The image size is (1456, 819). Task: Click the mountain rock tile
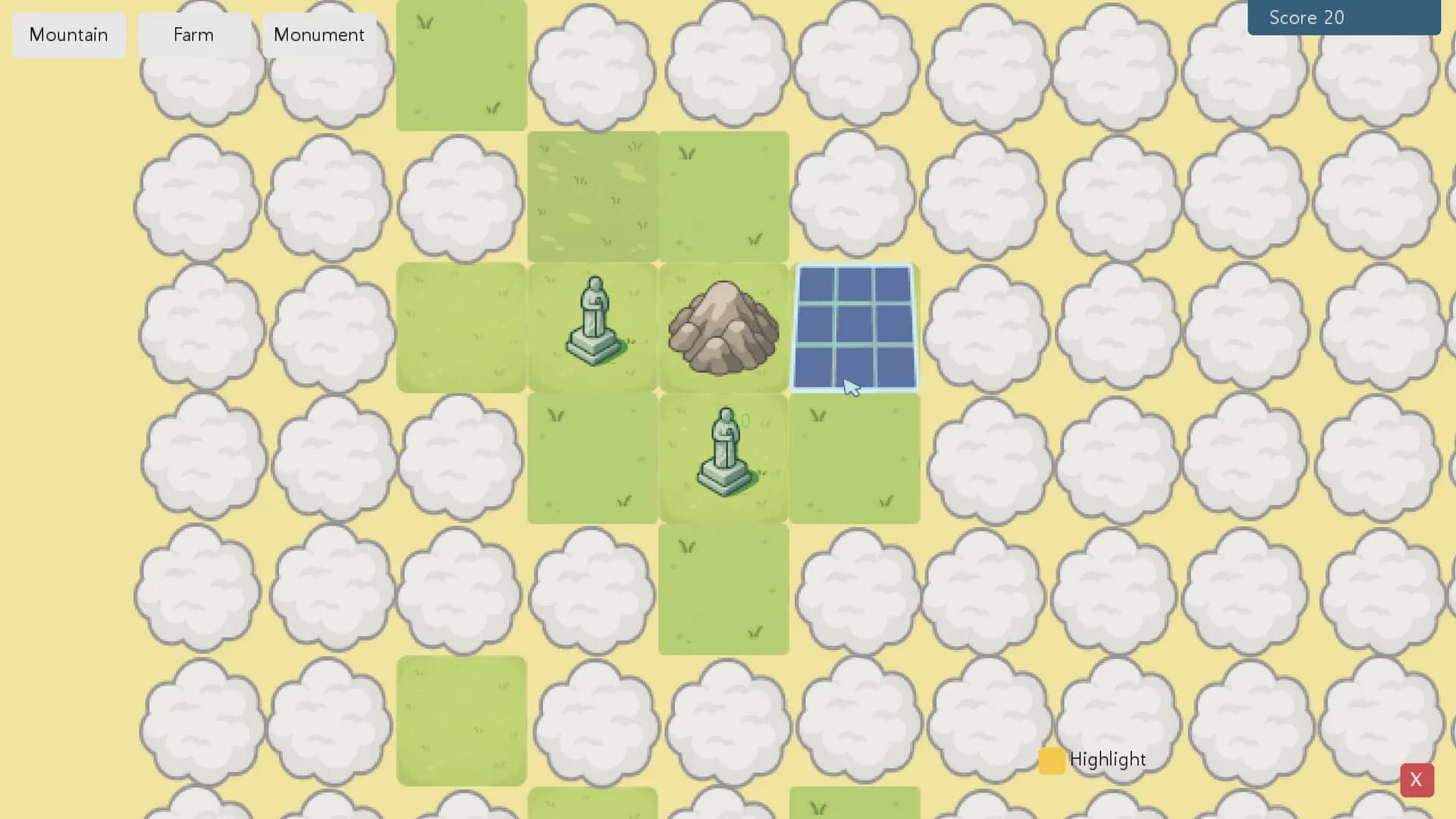click(723, 328)
